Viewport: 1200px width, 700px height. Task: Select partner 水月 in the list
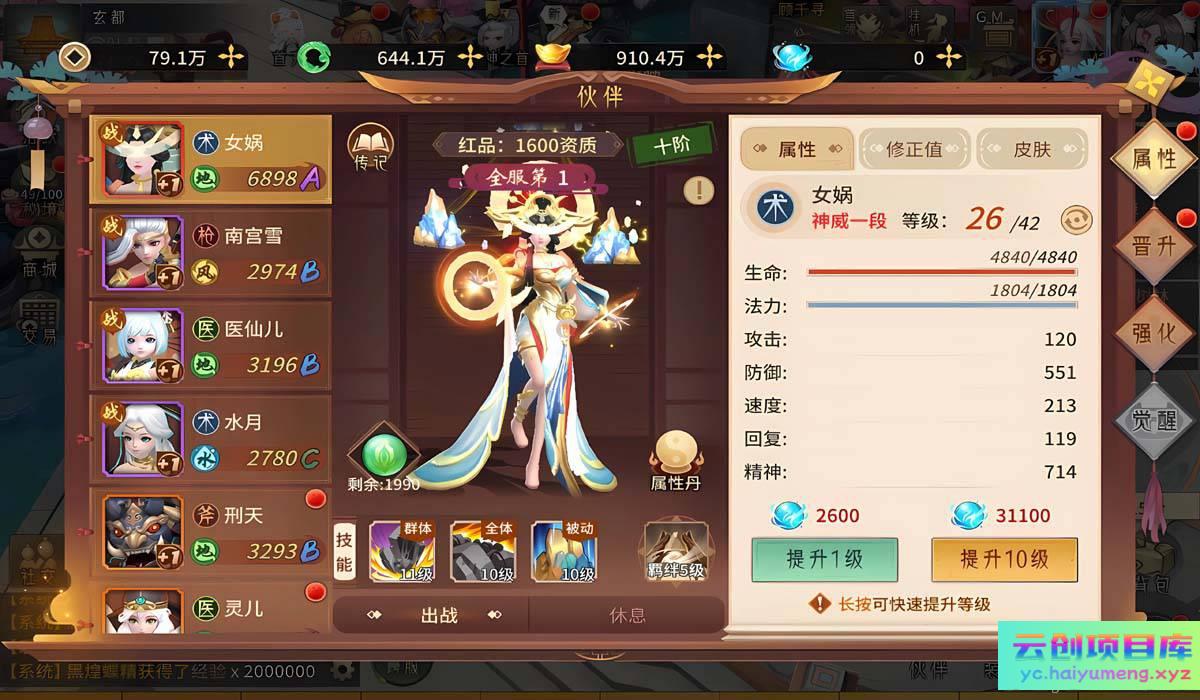click(x=210, y=440)
